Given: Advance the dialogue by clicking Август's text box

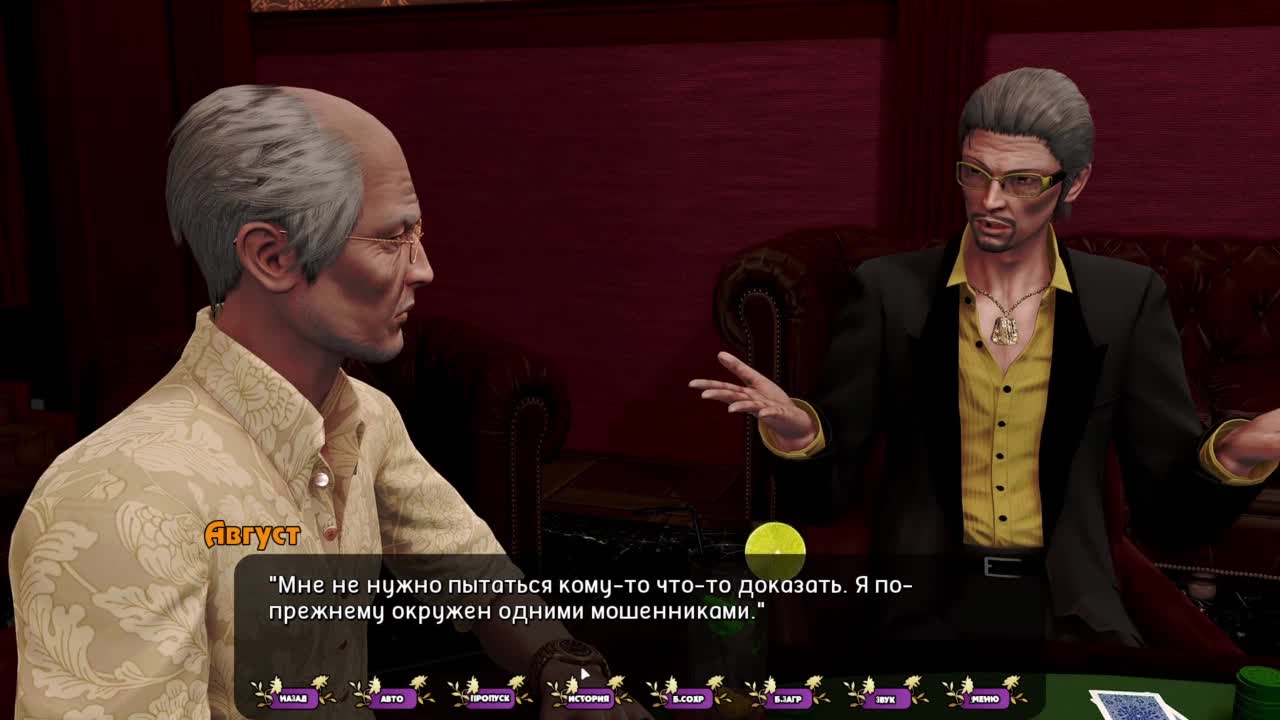Looking at the screenshot, I should point(640,610).
